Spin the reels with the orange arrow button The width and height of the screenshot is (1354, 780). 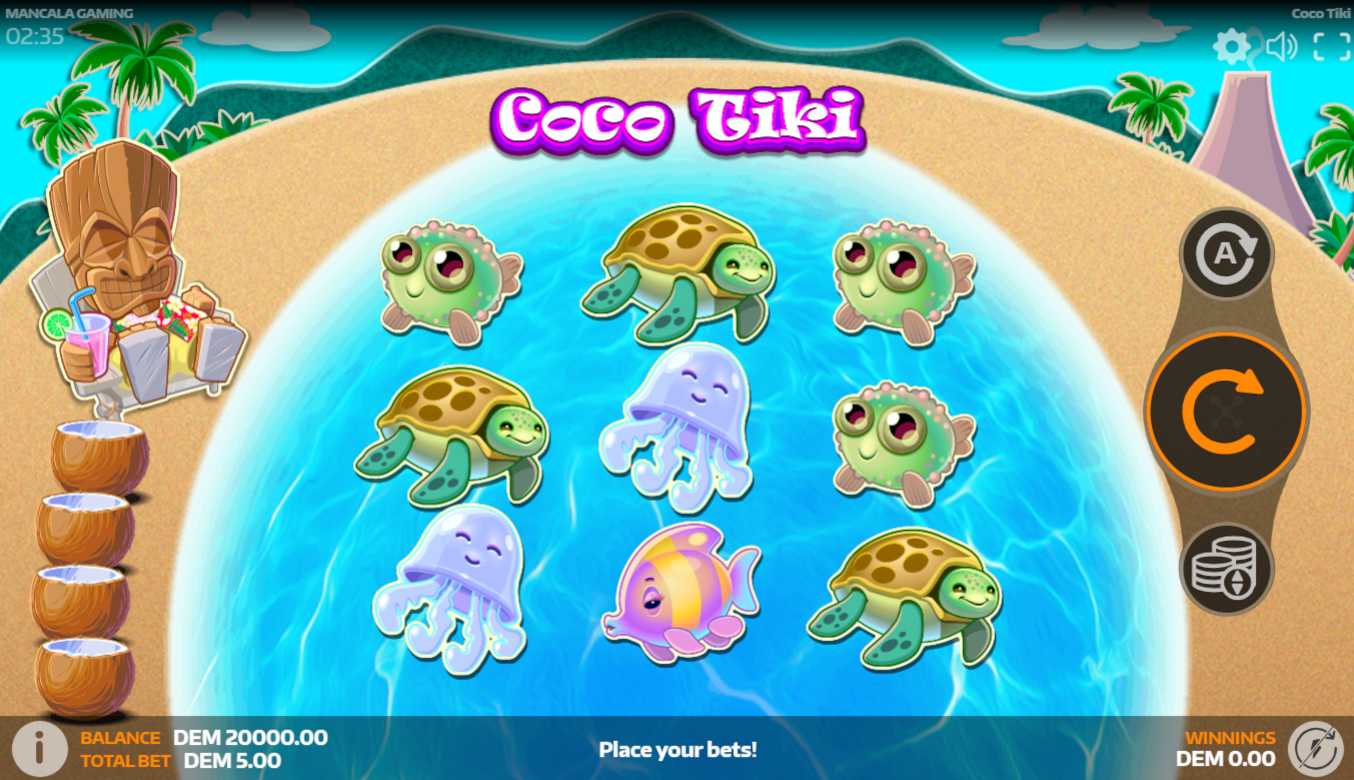[x=1225, y=410]
